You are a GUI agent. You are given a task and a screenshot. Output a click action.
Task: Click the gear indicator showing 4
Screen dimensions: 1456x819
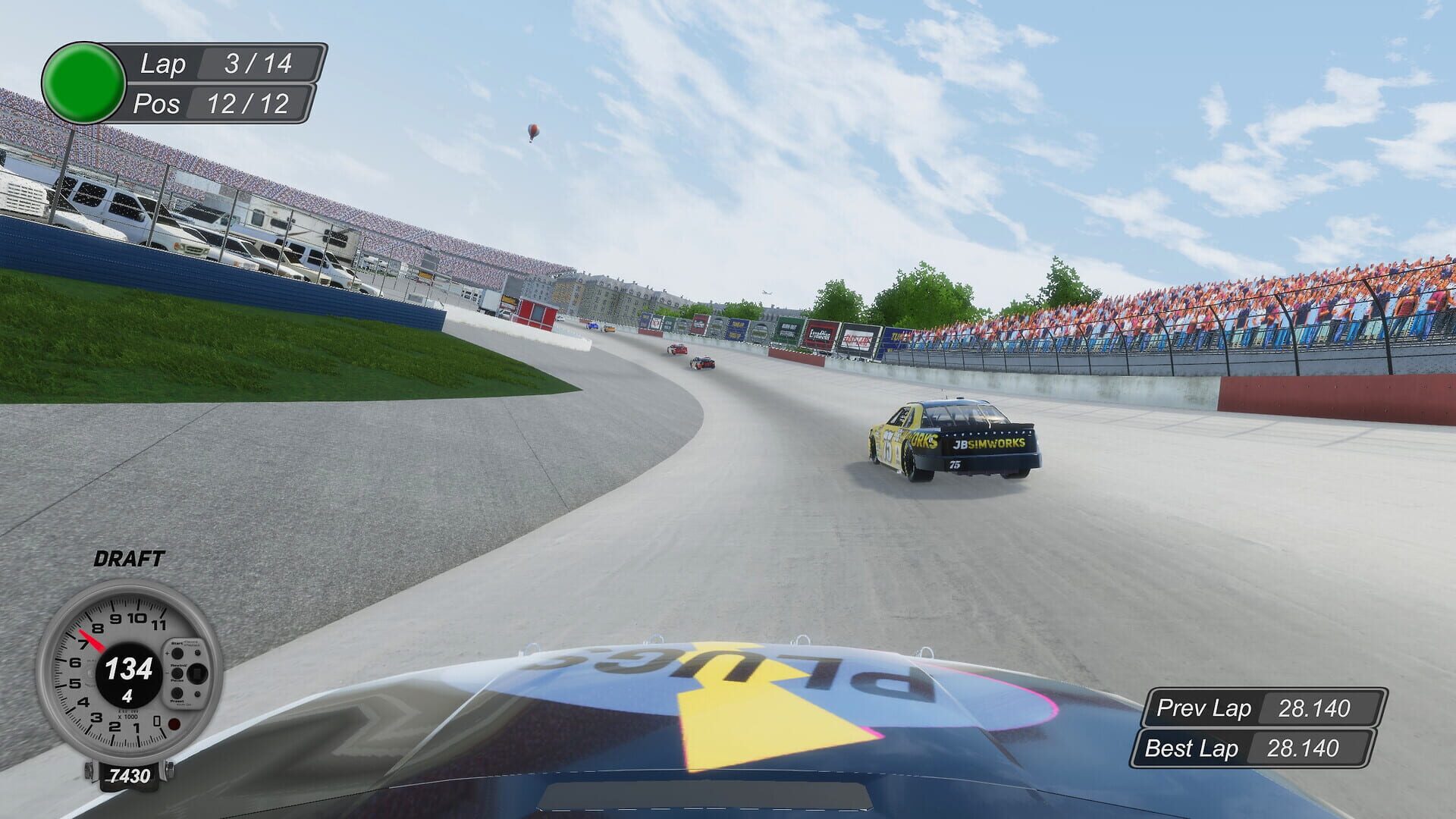[127, 695]
